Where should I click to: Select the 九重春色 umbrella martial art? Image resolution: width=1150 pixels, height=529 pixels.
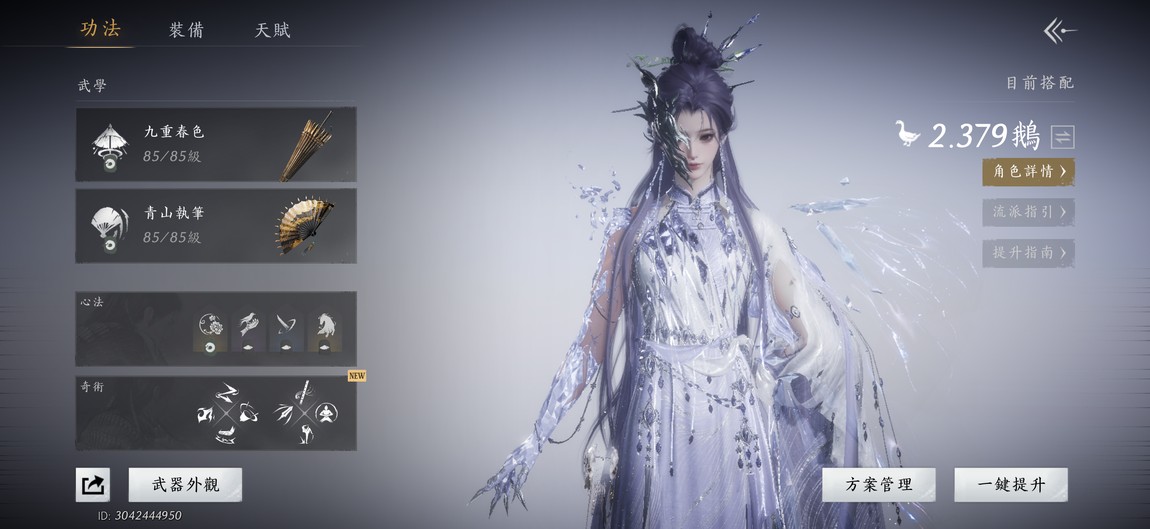pos(215,144)
